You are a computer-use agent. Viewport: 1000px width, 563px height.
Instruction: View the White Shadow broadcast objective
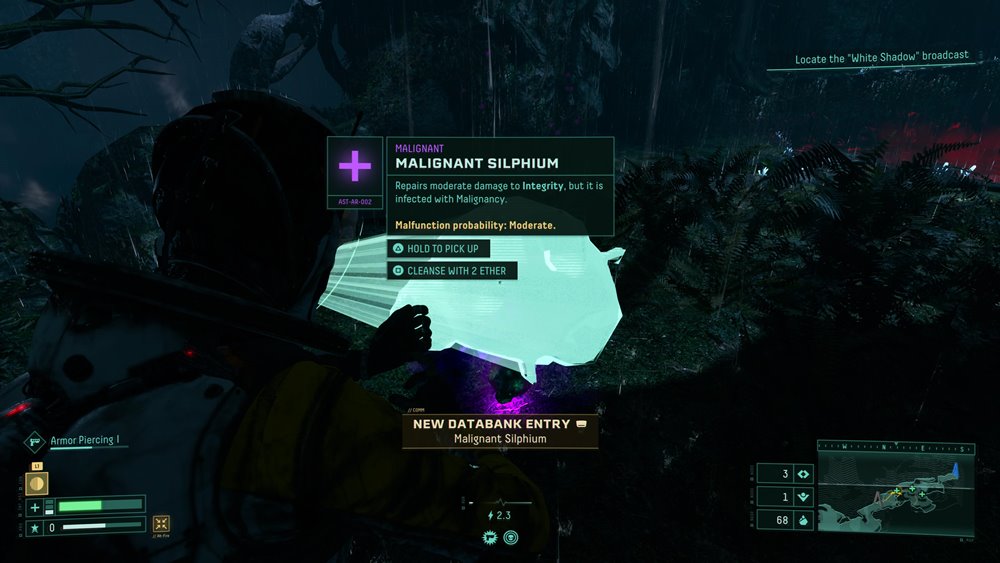click(x=881, y=58)
